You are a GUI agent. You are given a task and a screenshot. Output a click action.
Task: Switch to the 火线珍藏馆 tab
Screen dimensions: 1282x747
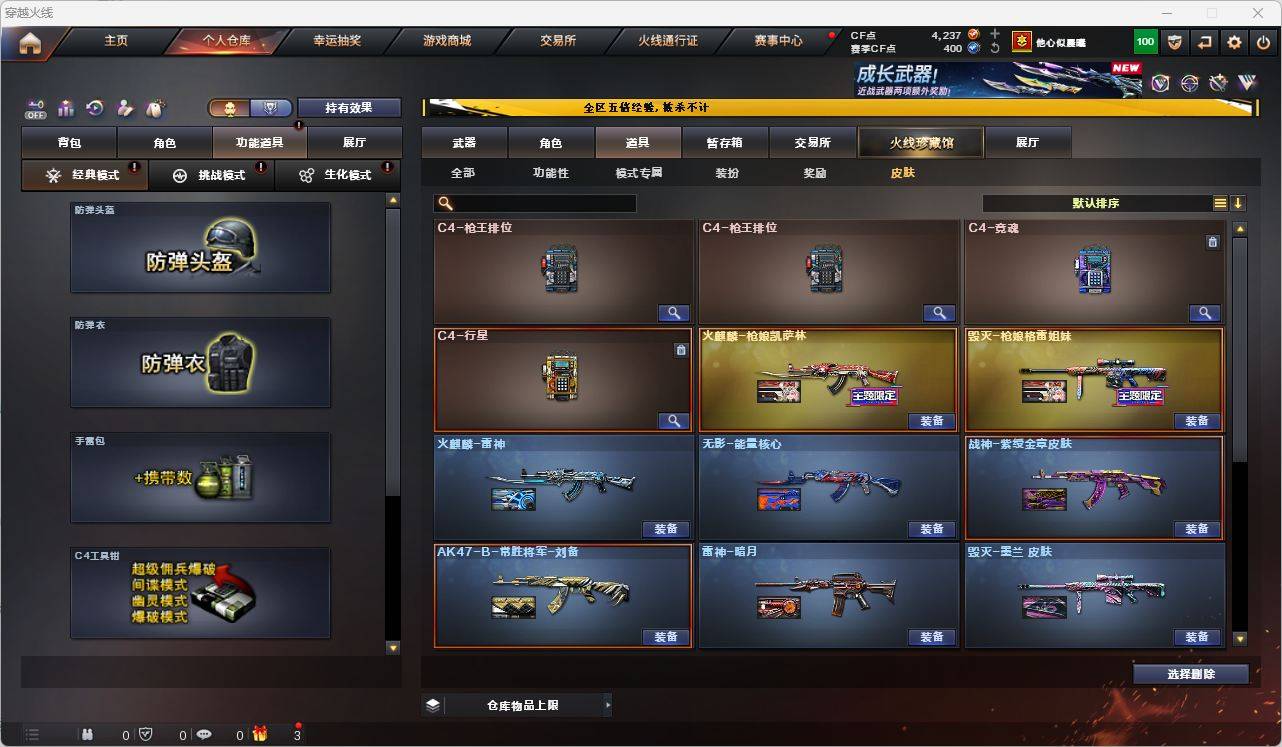pos(919,142)
